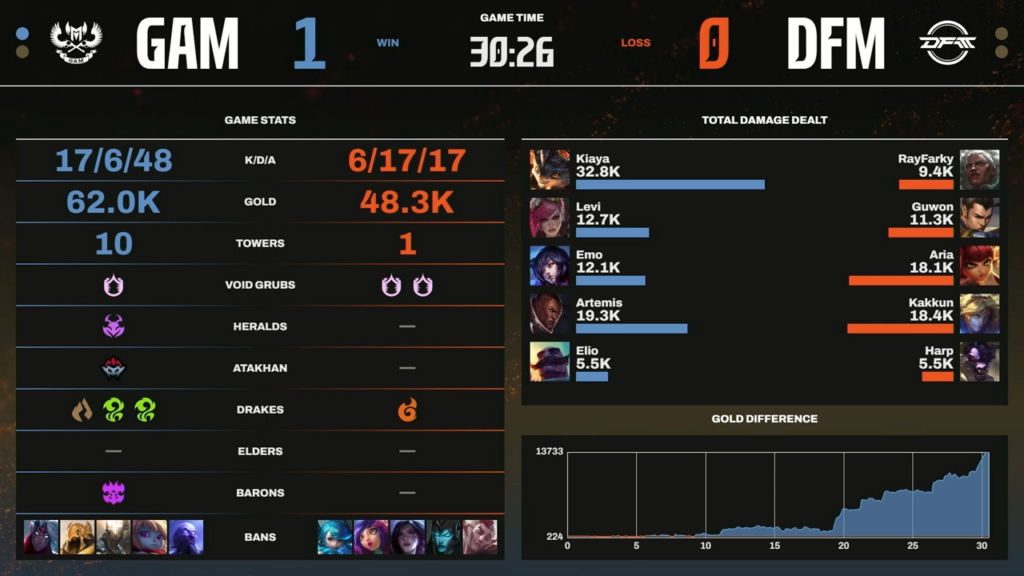The image size is (1024, 576).
Task: Click GAM's Herald icon
Action: coord(113,327)
